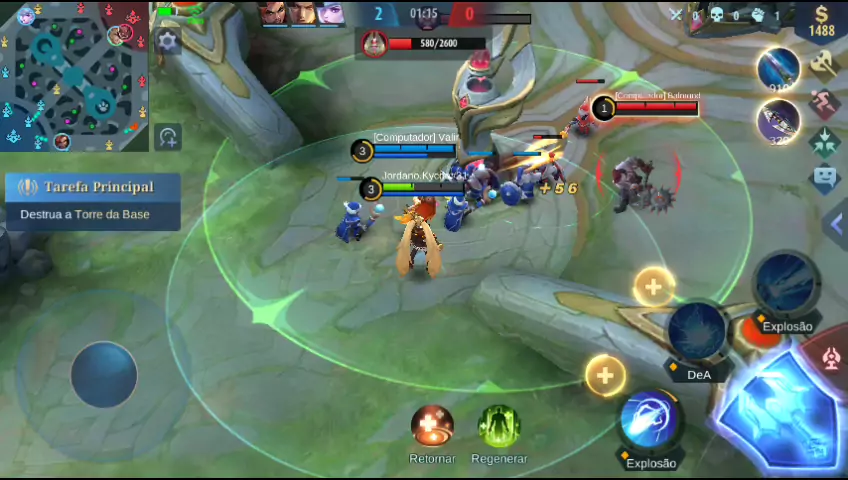Tap the icon below the settings gear

tap(168, 137)
